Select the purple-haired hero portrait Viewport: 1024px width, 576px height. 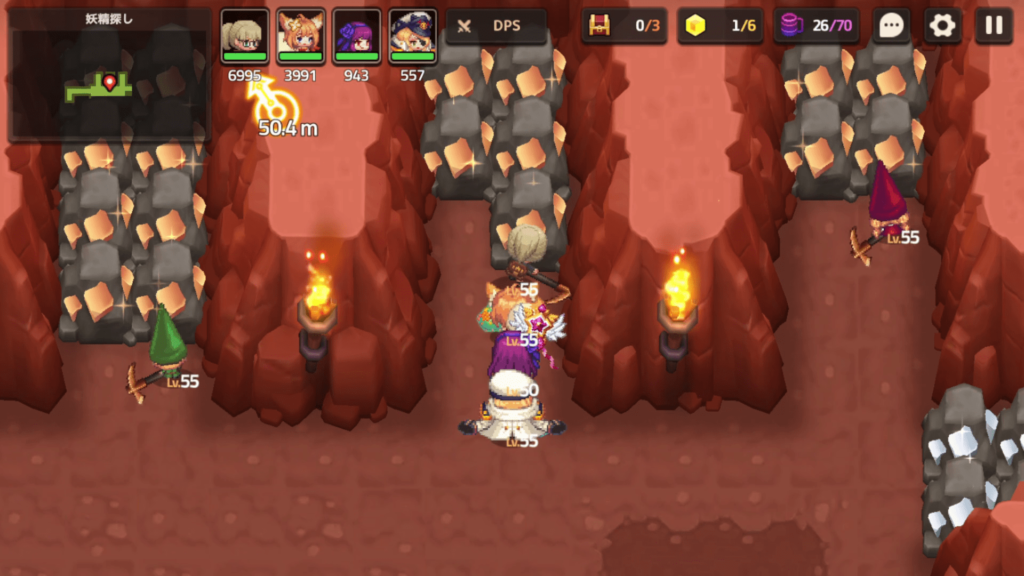357,36
